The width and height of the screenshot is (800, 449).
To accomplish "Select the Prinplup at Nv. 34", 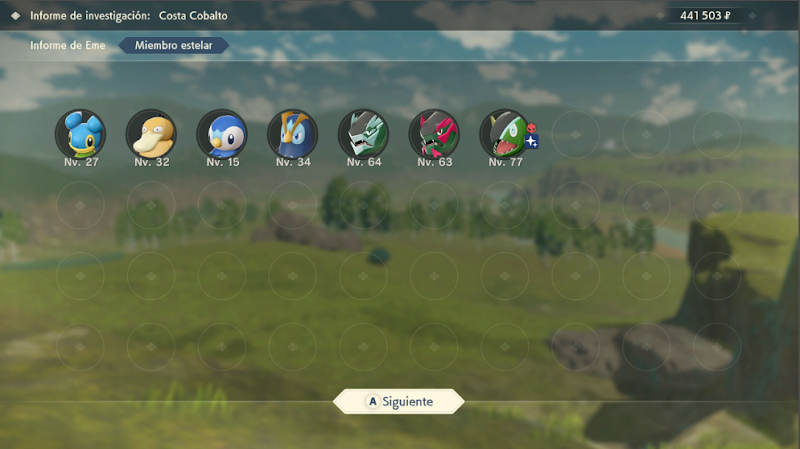I will point(292,133).
